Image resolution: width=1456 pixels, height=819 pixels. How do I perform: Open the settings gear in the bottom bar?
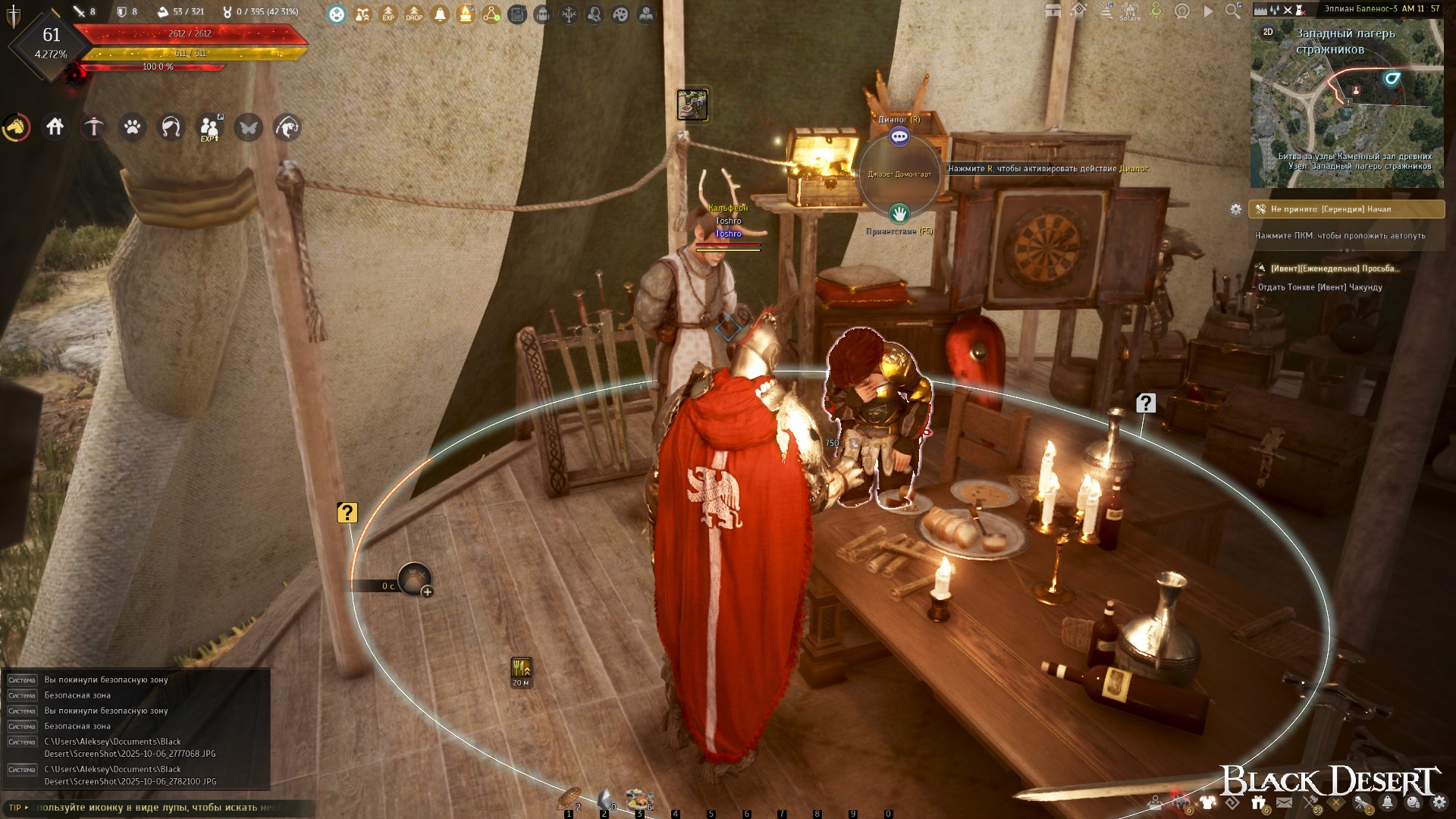point(1439,802)
